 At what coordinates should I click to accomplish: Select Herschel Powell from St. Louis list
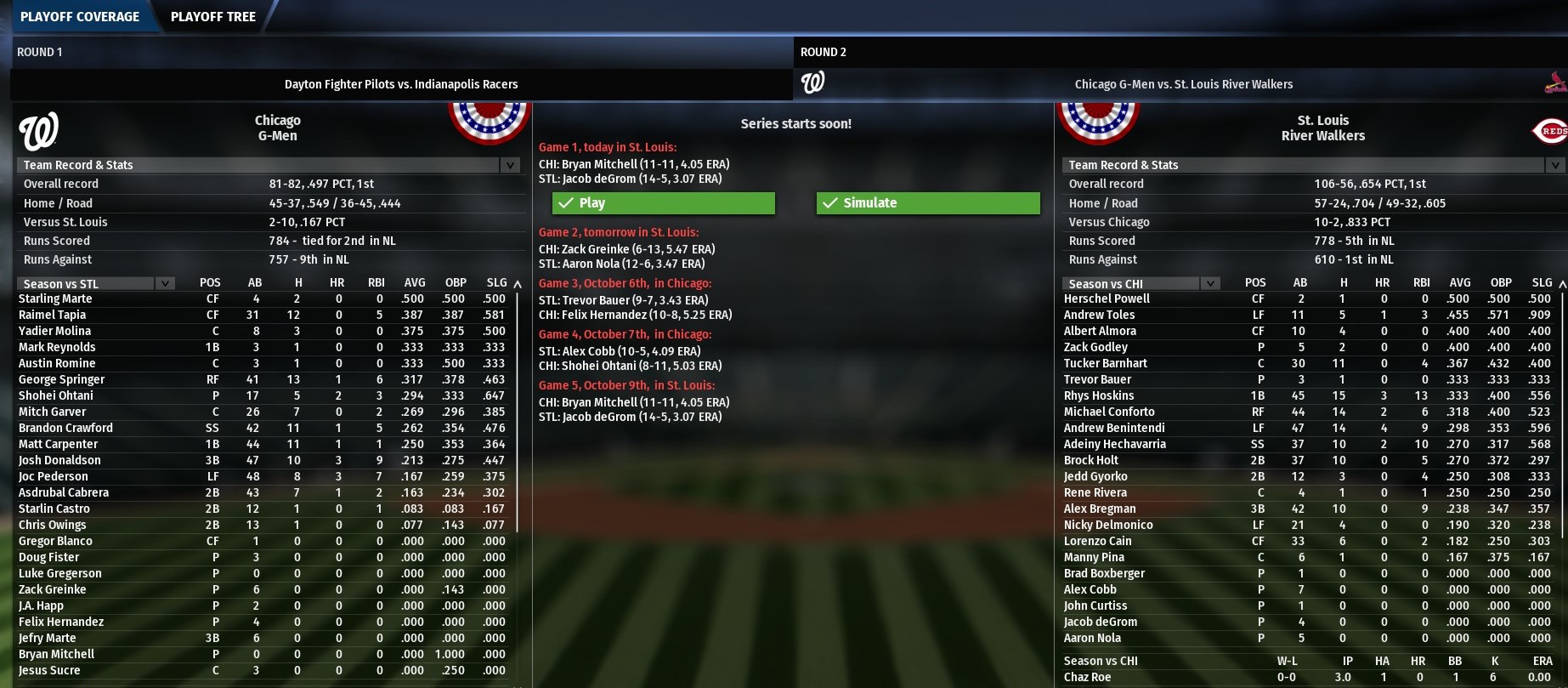pos(1107,299)
